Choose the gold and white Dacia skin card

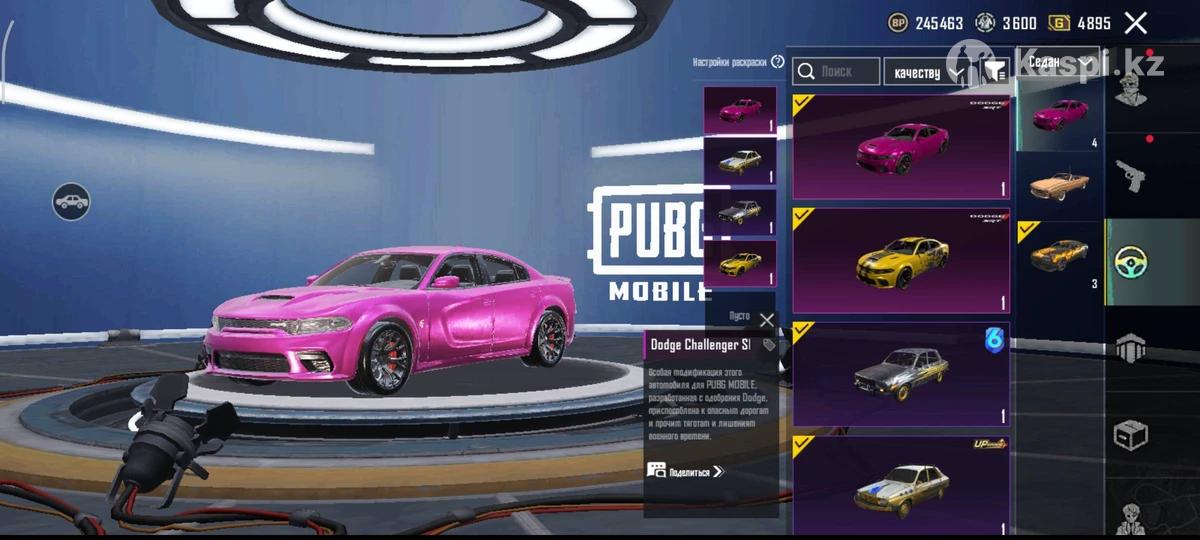tap(901, 484)
